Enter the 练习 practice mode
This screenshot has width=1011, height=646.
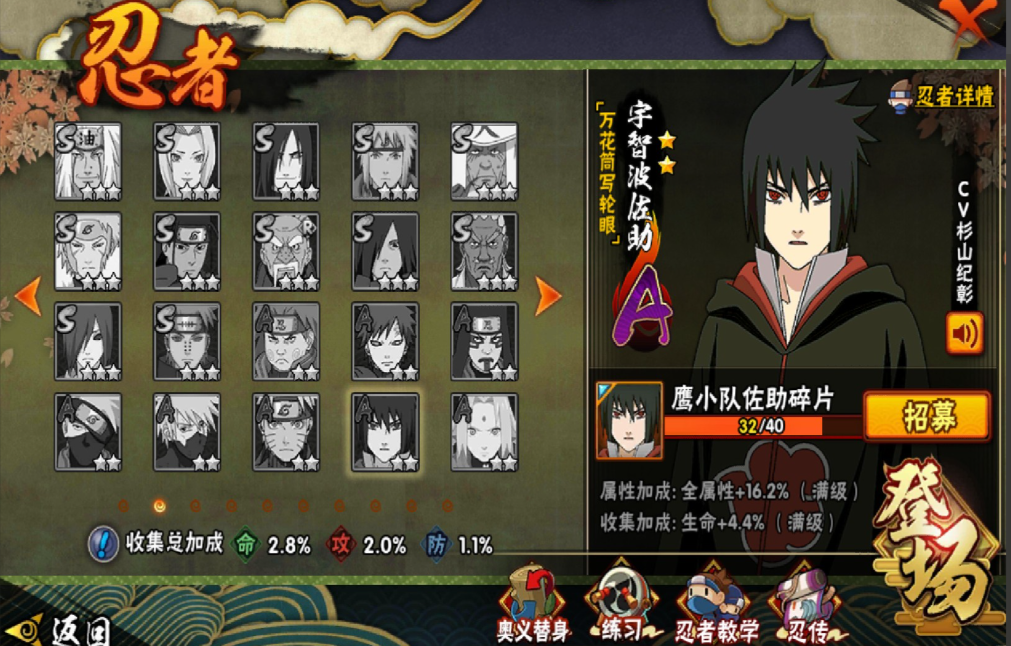621,604
